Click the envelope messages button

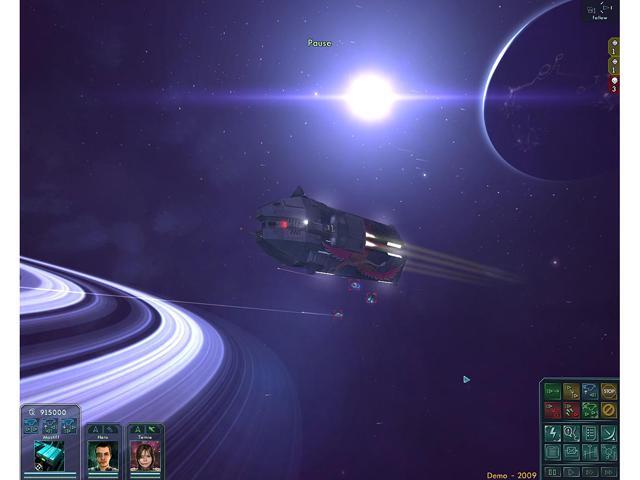pos(571,452)
